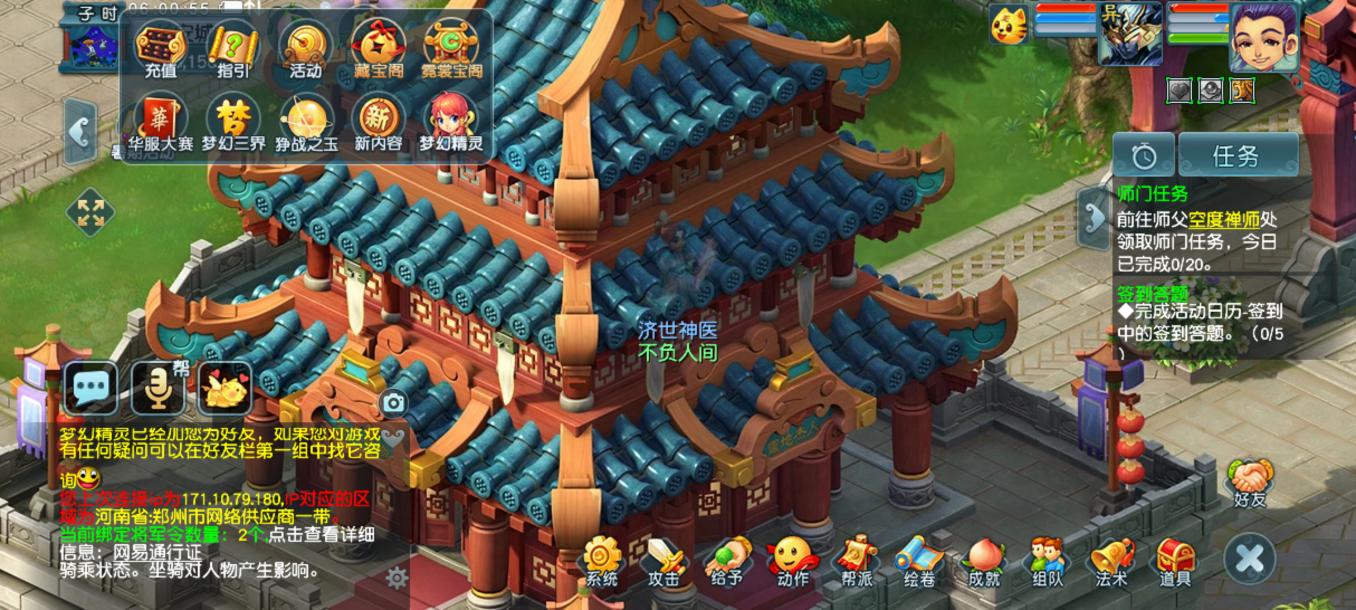Collapse the quest tracker panel arrow
Viewport: 1356px width, 610px height.
click(1092, 212)
